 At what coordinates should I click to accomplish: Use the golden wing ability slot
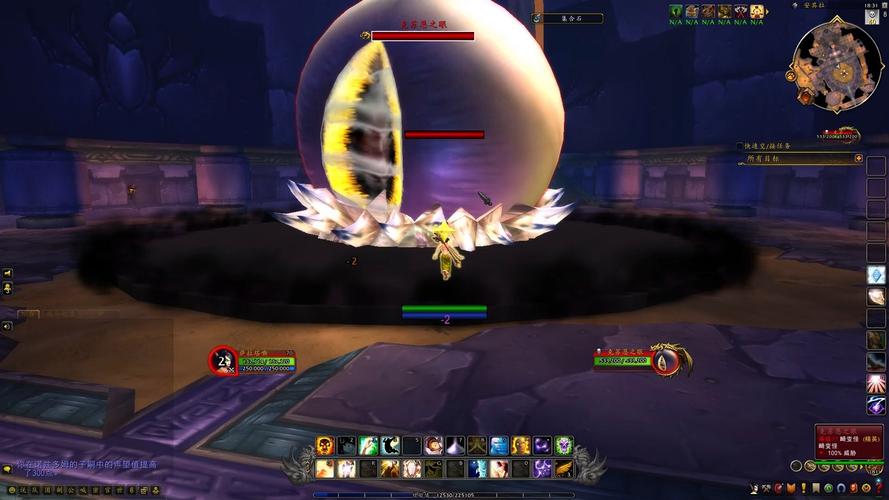pos(564,468)
